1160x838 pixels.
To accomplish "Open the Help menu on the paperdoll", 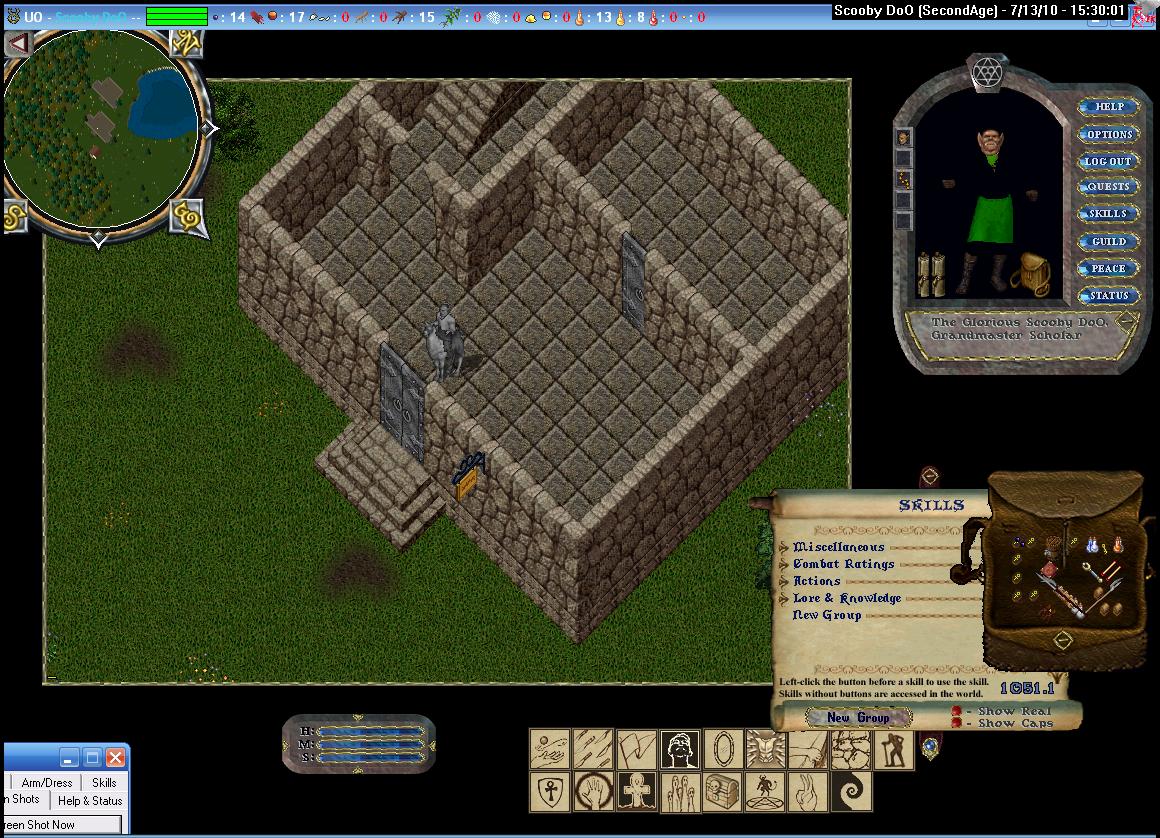I will (x=1109, y=107).
